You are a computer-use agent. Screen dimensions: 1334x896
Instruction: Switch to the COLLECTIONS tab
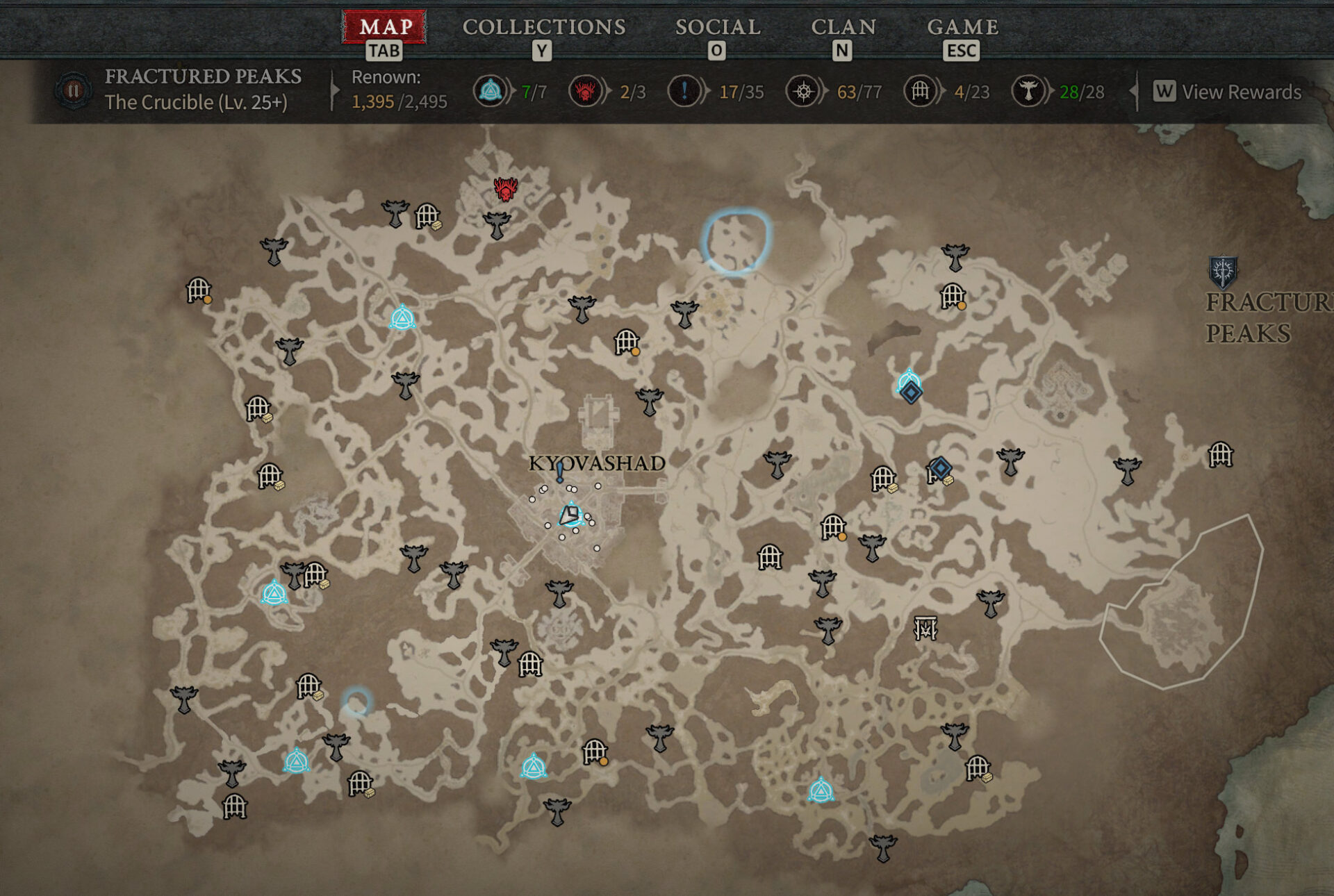coord(544,28)
